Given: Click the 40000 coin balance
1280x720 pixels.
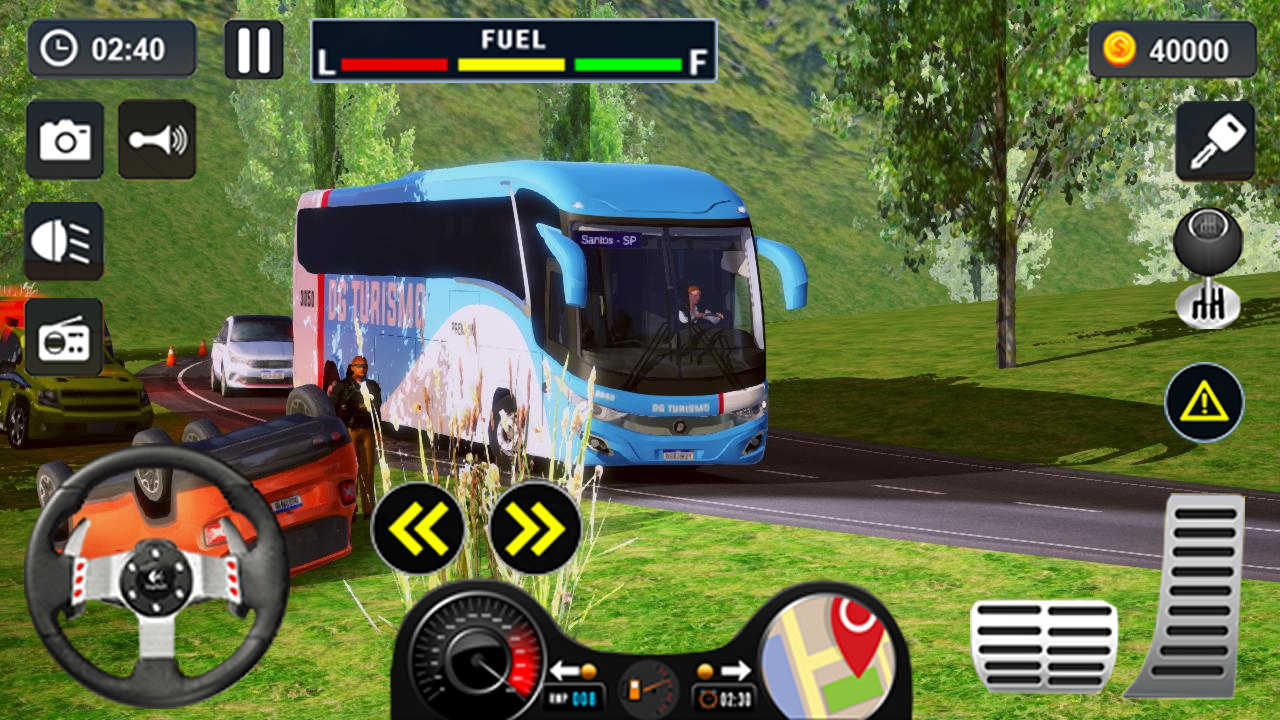Looking at the screenshot, I should (x=1172, y=50).
